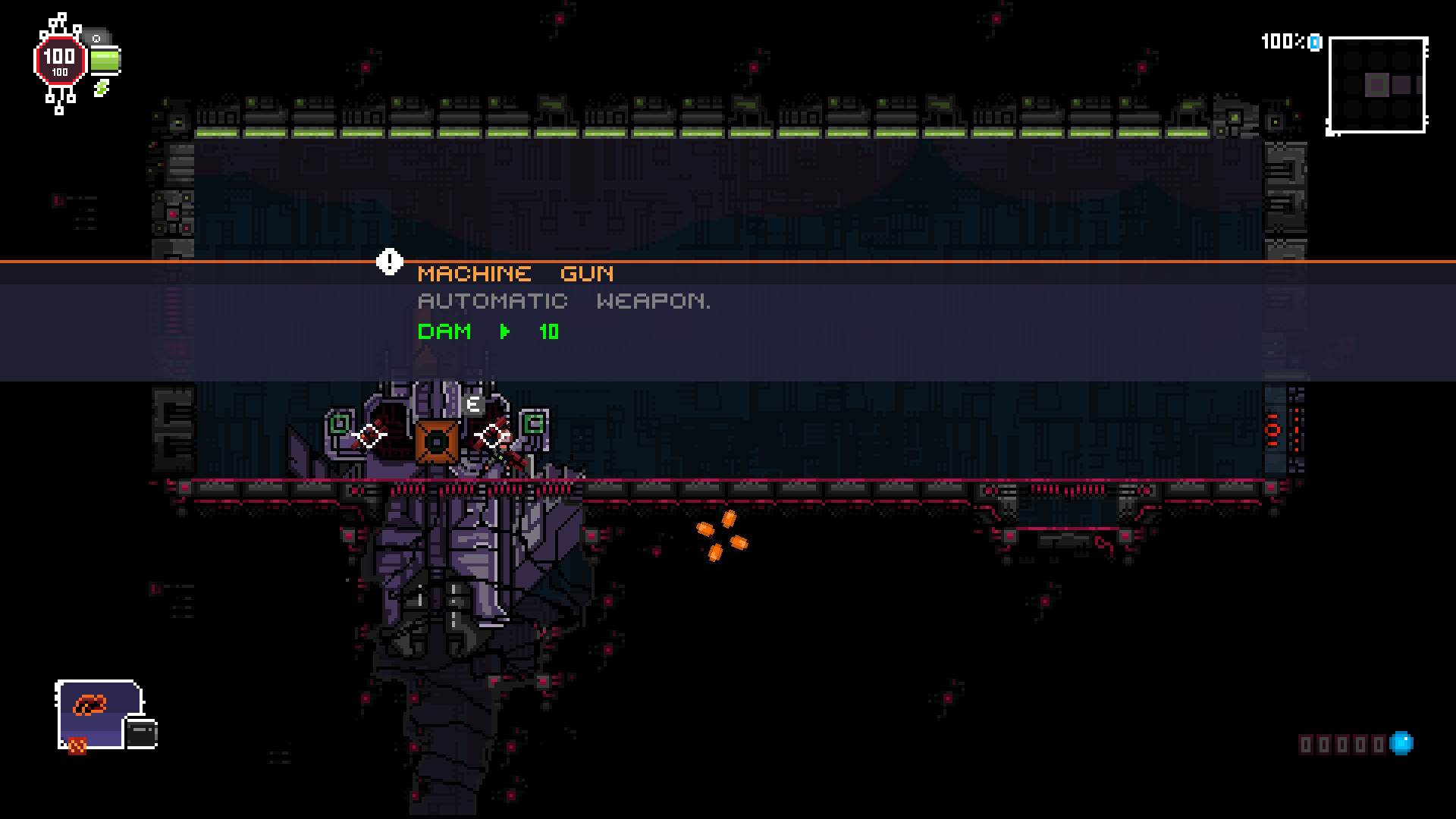
Task: Click the DAM stat arrow marker
Action: 504,332
